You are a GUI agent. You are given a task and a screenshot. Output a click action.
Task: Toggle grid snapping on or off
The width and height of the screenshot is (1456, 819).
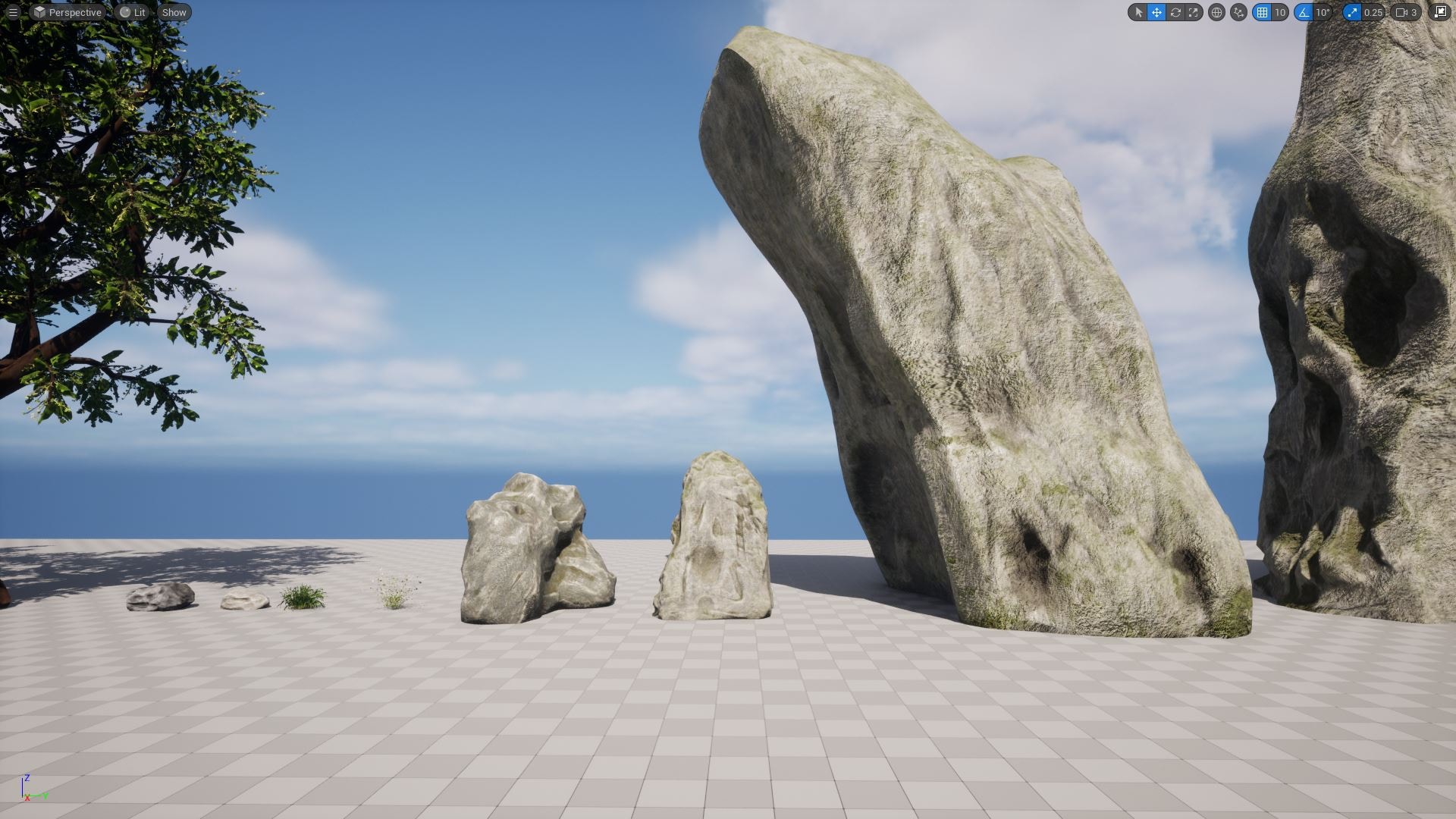(x=1264, y=12)
